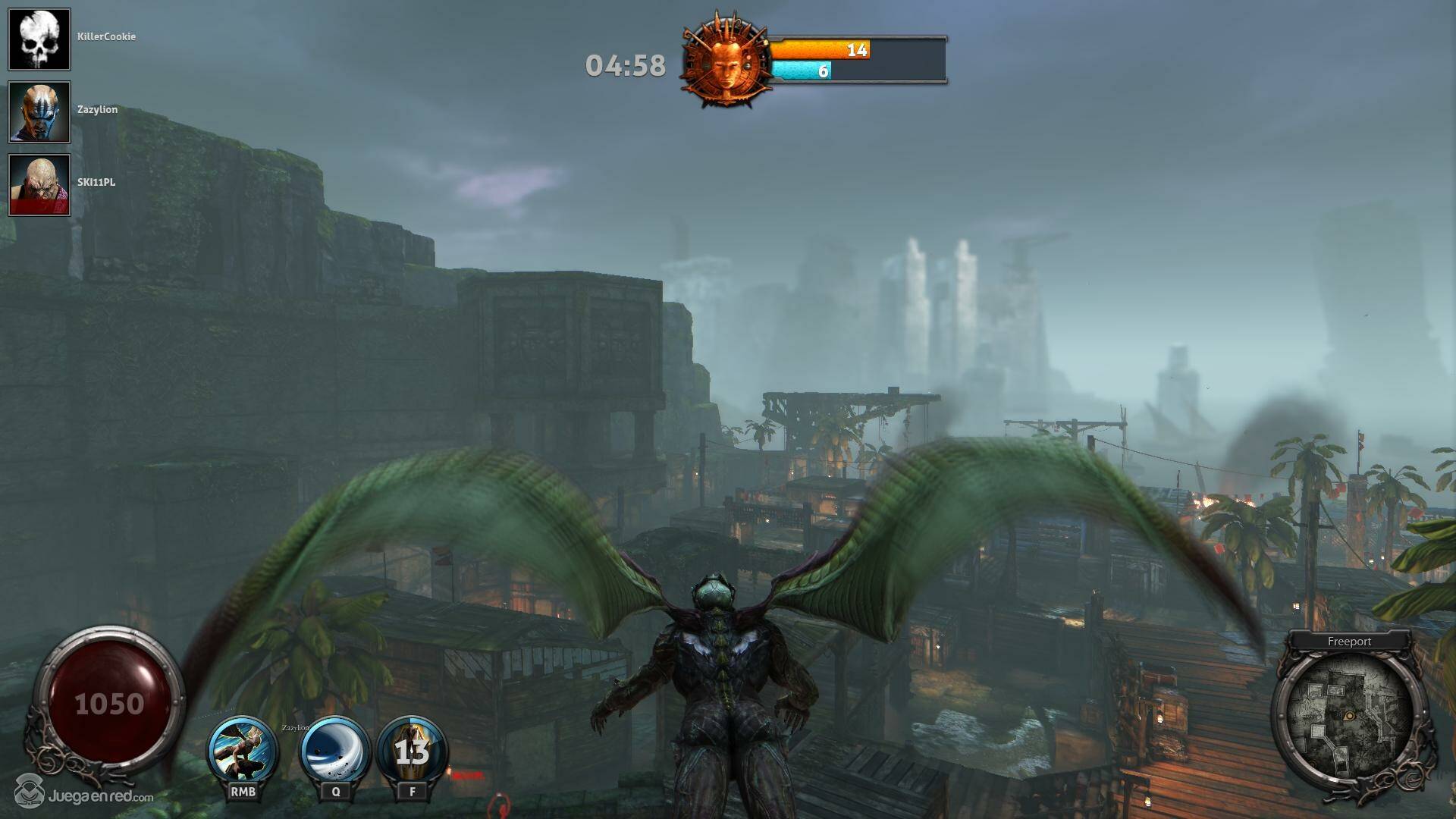Click the Juegaenred.com watermark logo
The height and width of the screenshot is (819, 1456).
[84, 793]
